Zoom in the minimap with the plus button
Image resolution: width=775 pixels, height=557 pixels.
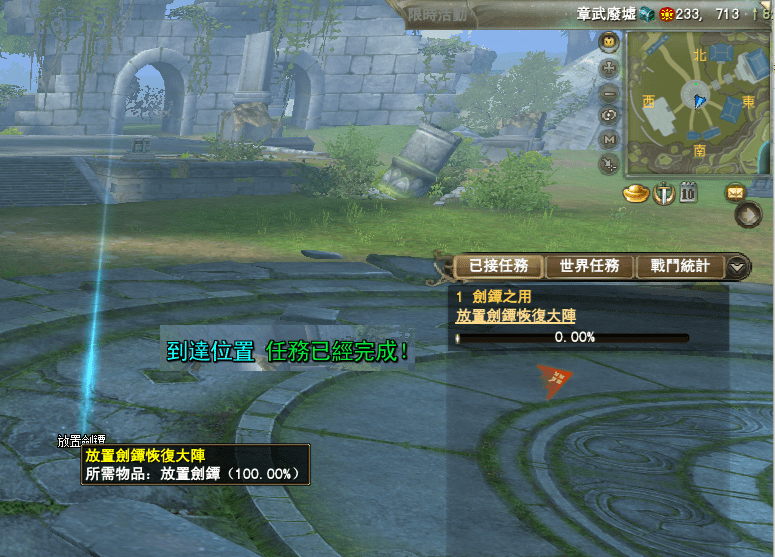tap(609, 68)
